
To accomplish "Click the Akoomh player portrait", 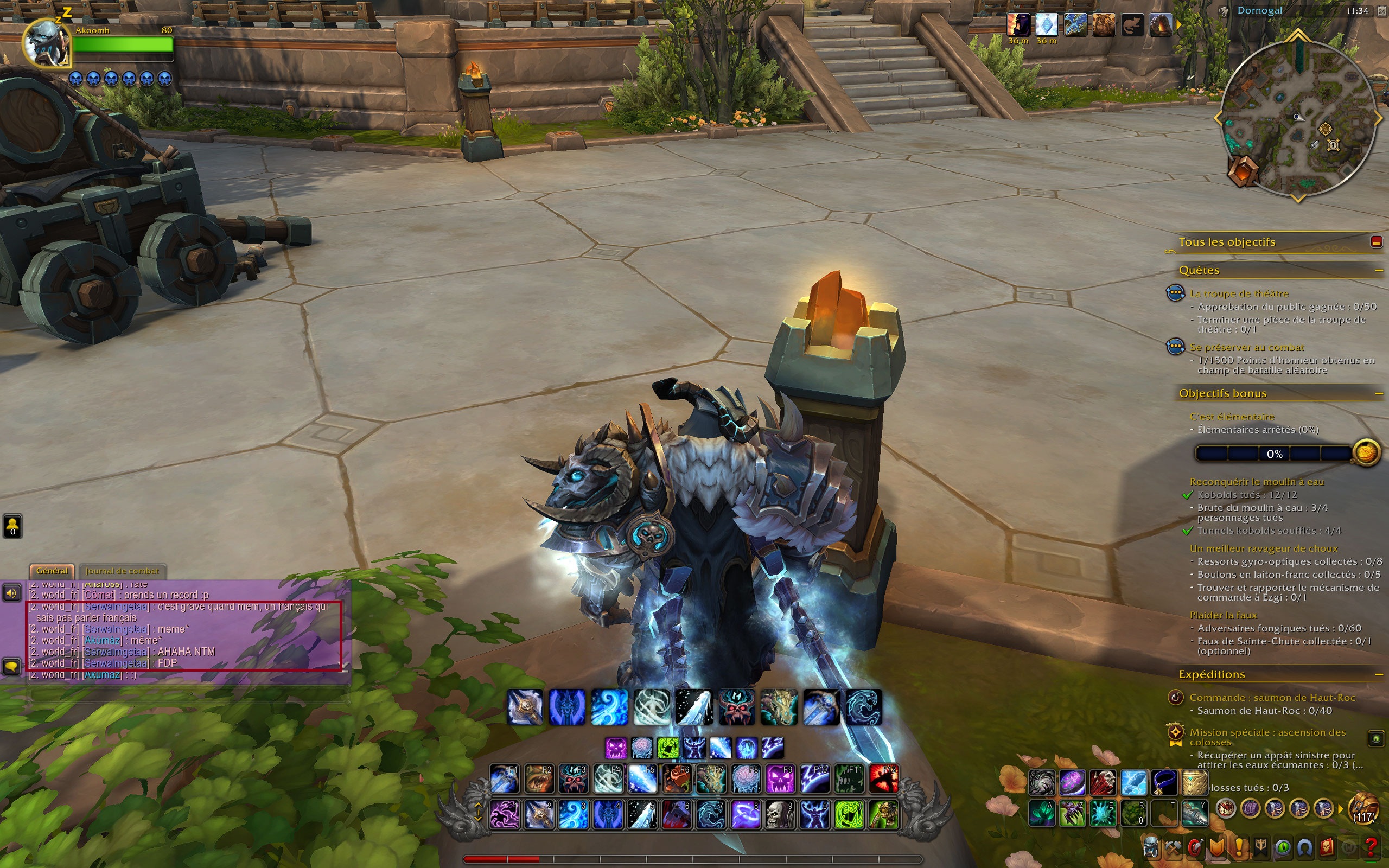I will coord(46,43).
